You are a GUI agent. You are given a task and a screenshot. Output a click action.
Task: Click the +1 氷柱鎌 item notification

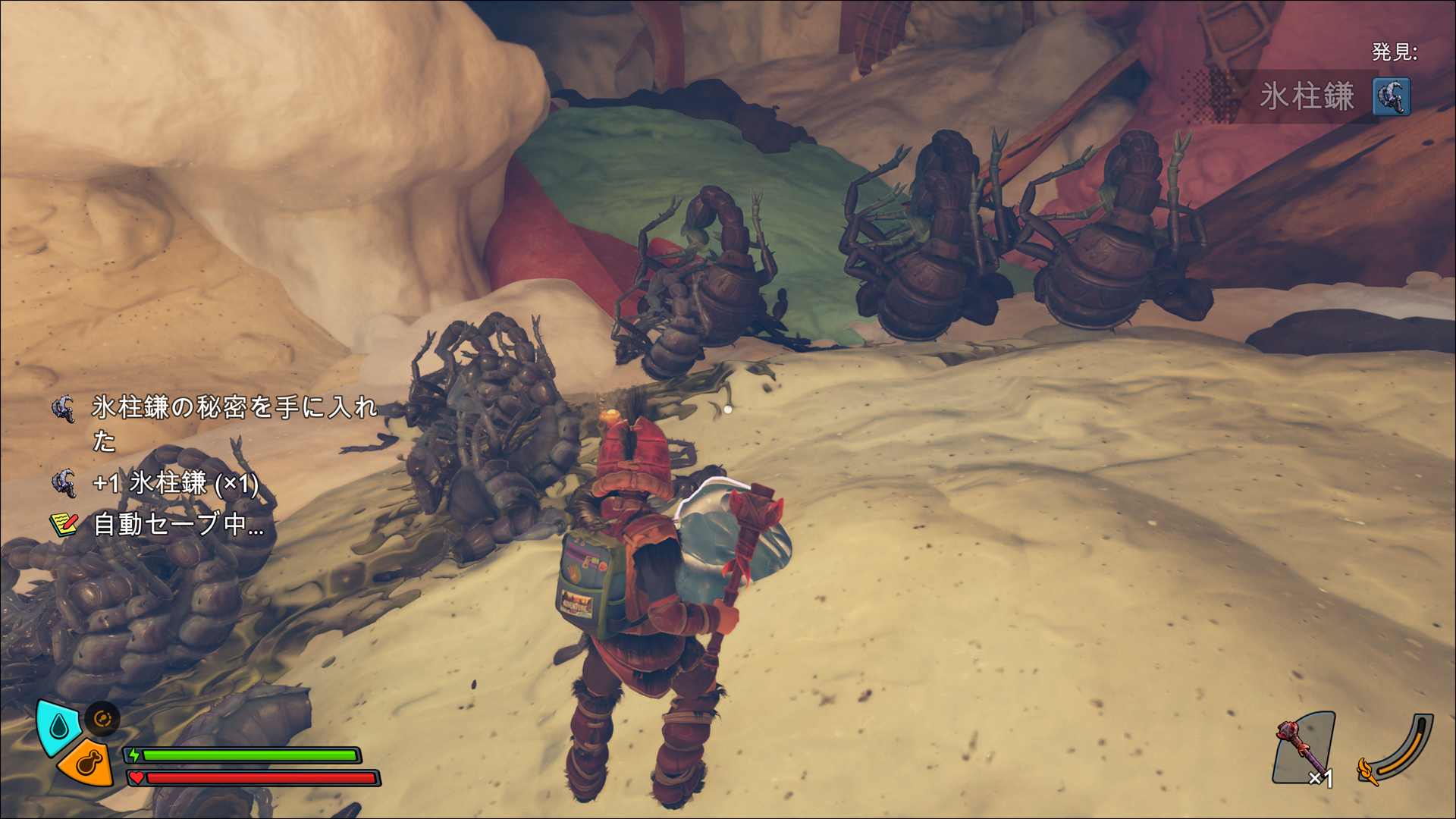(174, 483)
